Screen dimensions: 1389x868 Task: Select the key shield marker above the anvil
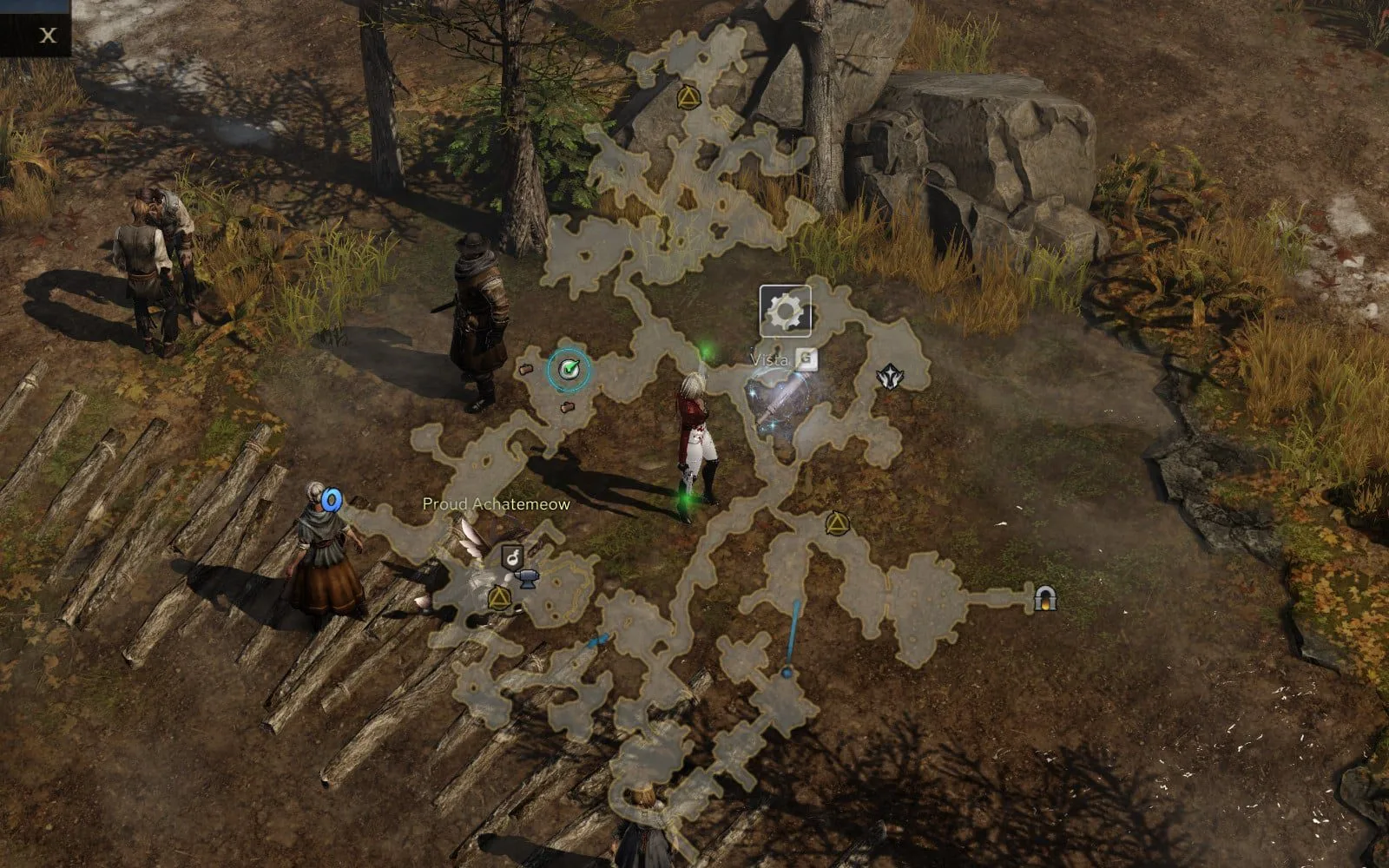coord(512,556)
